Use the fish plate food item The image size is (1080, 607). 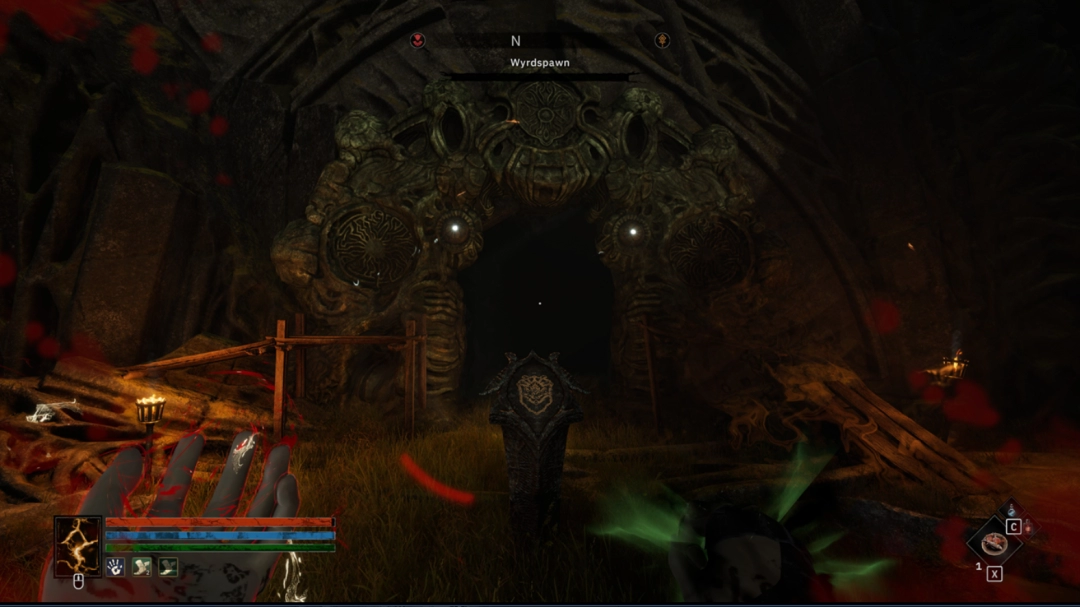pyautogui.click(x=993, y=543)
